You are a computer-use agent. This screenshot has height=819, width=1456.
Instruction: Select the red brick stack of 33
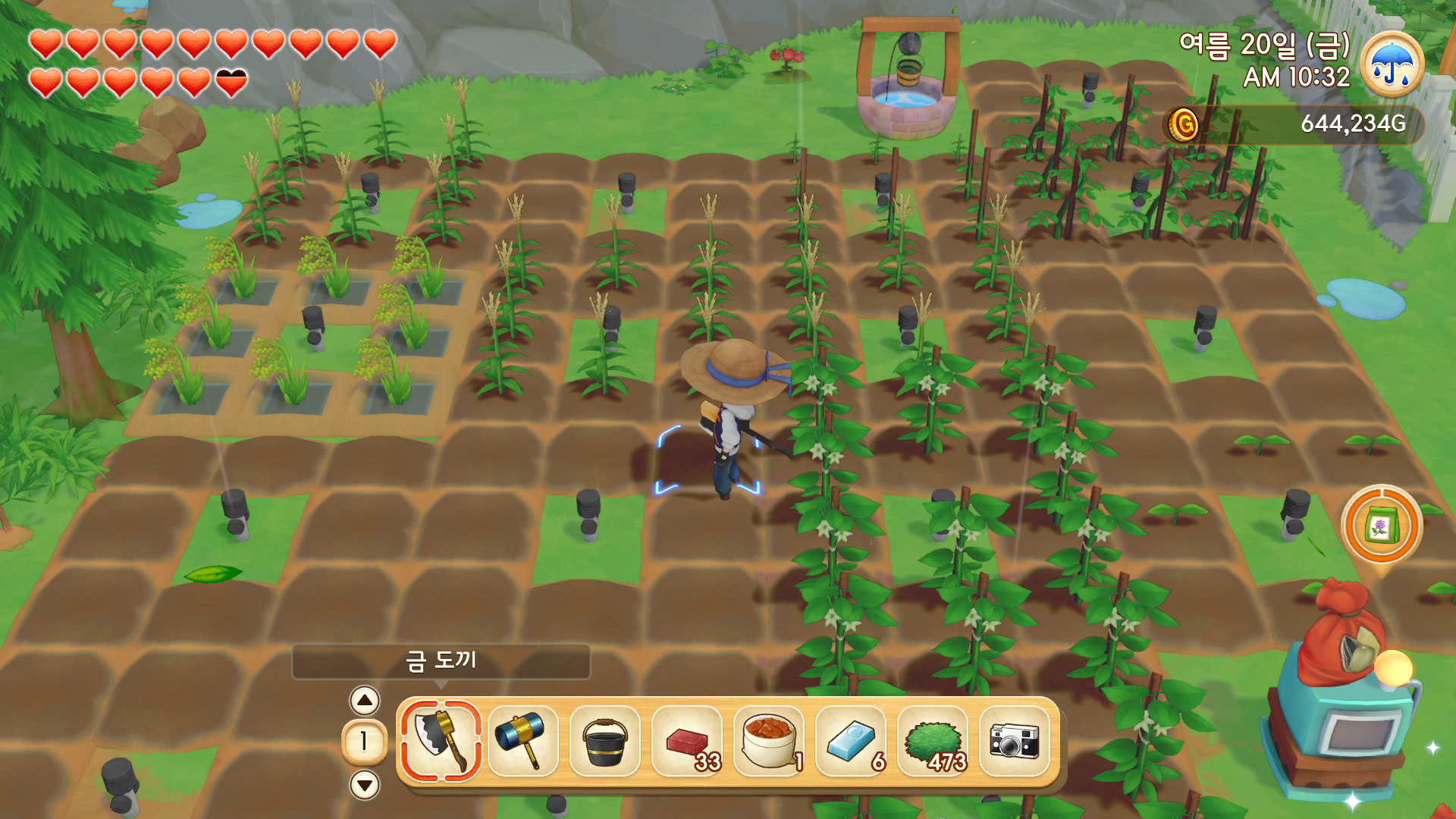click(x=686, y=741)
